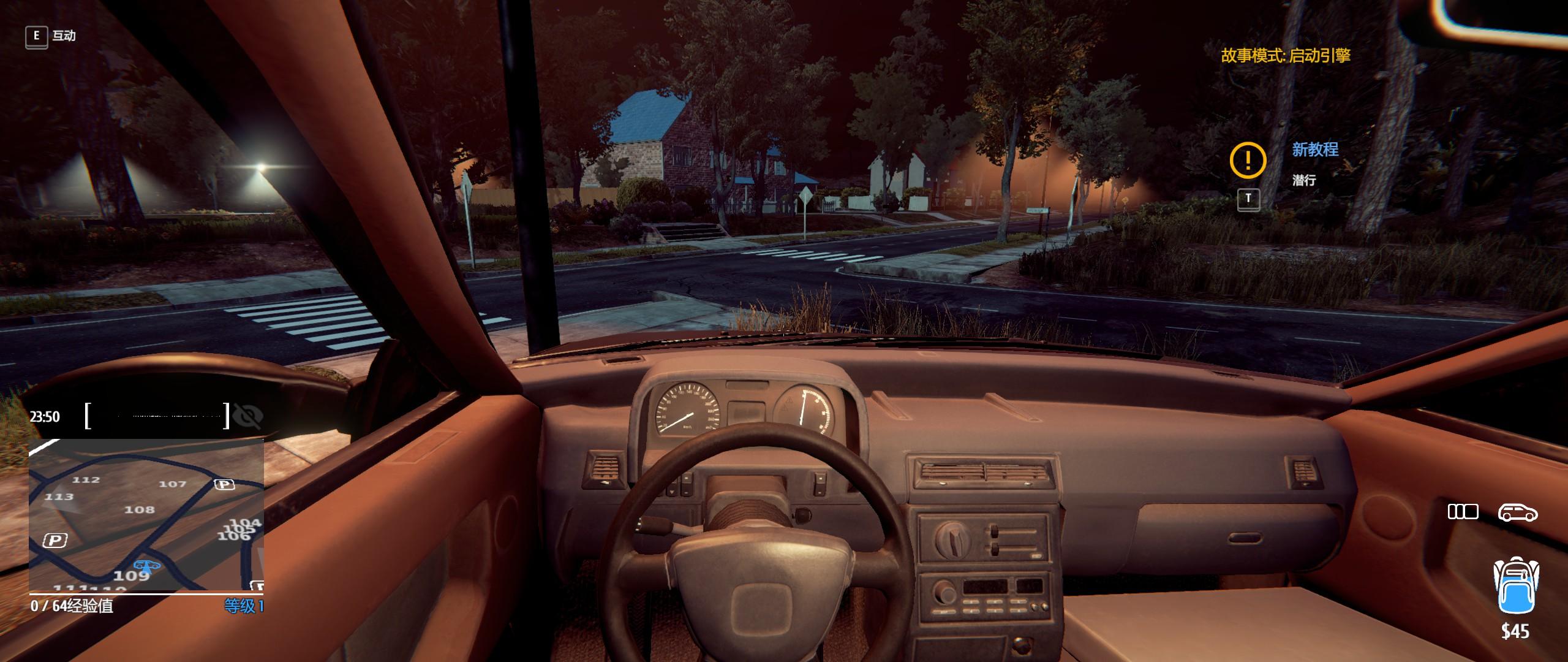1568x662 pixels.
Task: Open the minimap
Action: point(146,515)
